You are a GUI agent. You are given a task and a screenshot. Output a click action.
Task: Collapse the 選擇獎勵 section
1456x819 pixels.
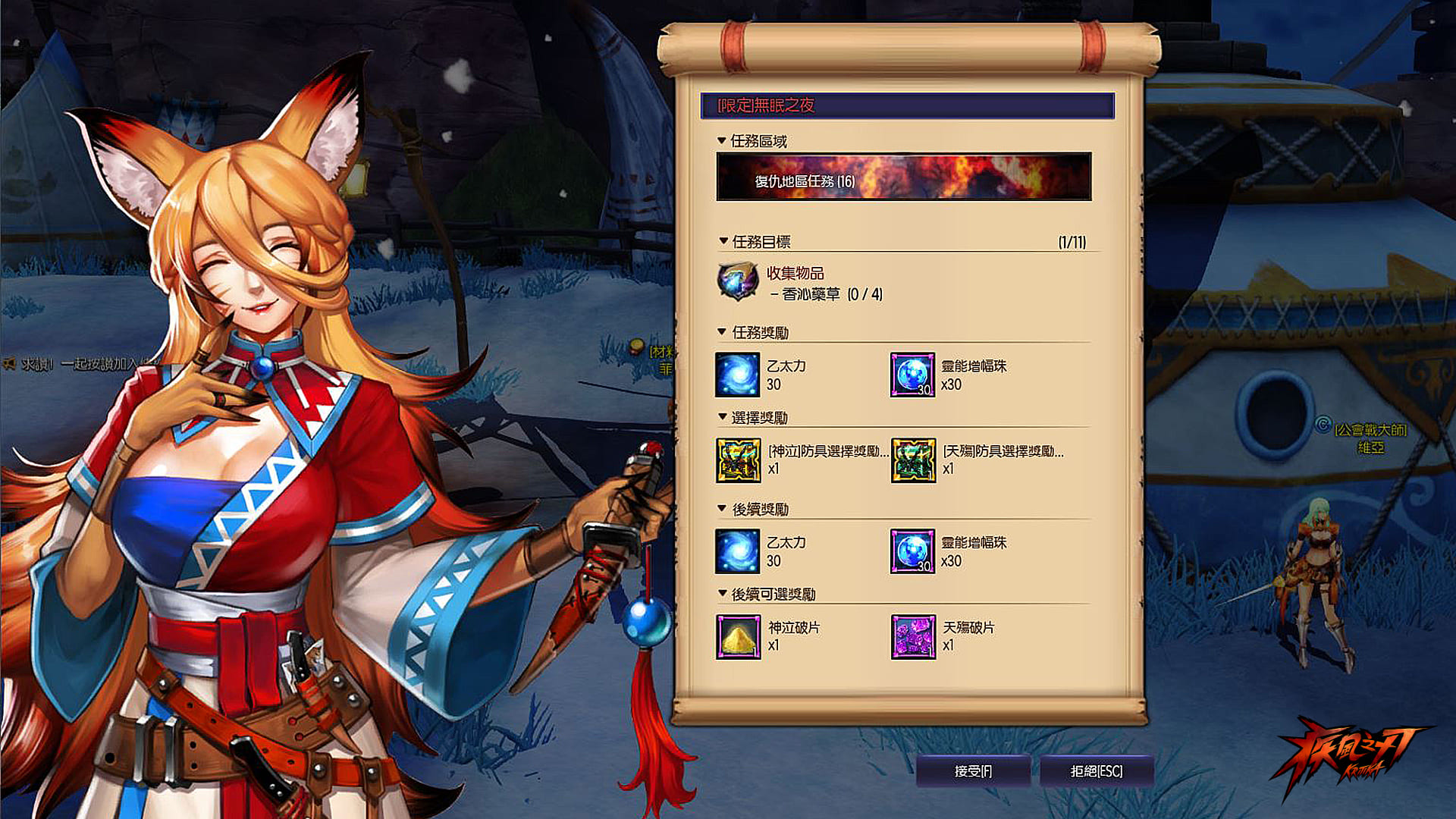(723, 417)
